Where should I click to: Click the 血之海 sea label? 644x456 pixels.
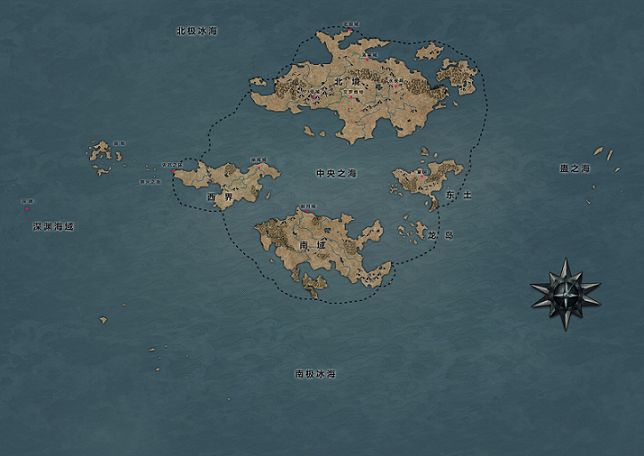[575, 169]
